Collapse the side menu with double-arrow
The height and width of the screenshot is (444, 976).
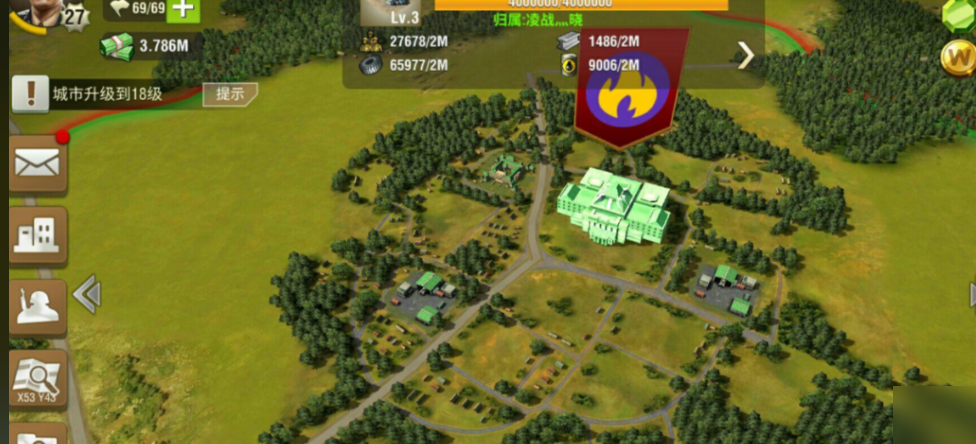click(87, 294)
